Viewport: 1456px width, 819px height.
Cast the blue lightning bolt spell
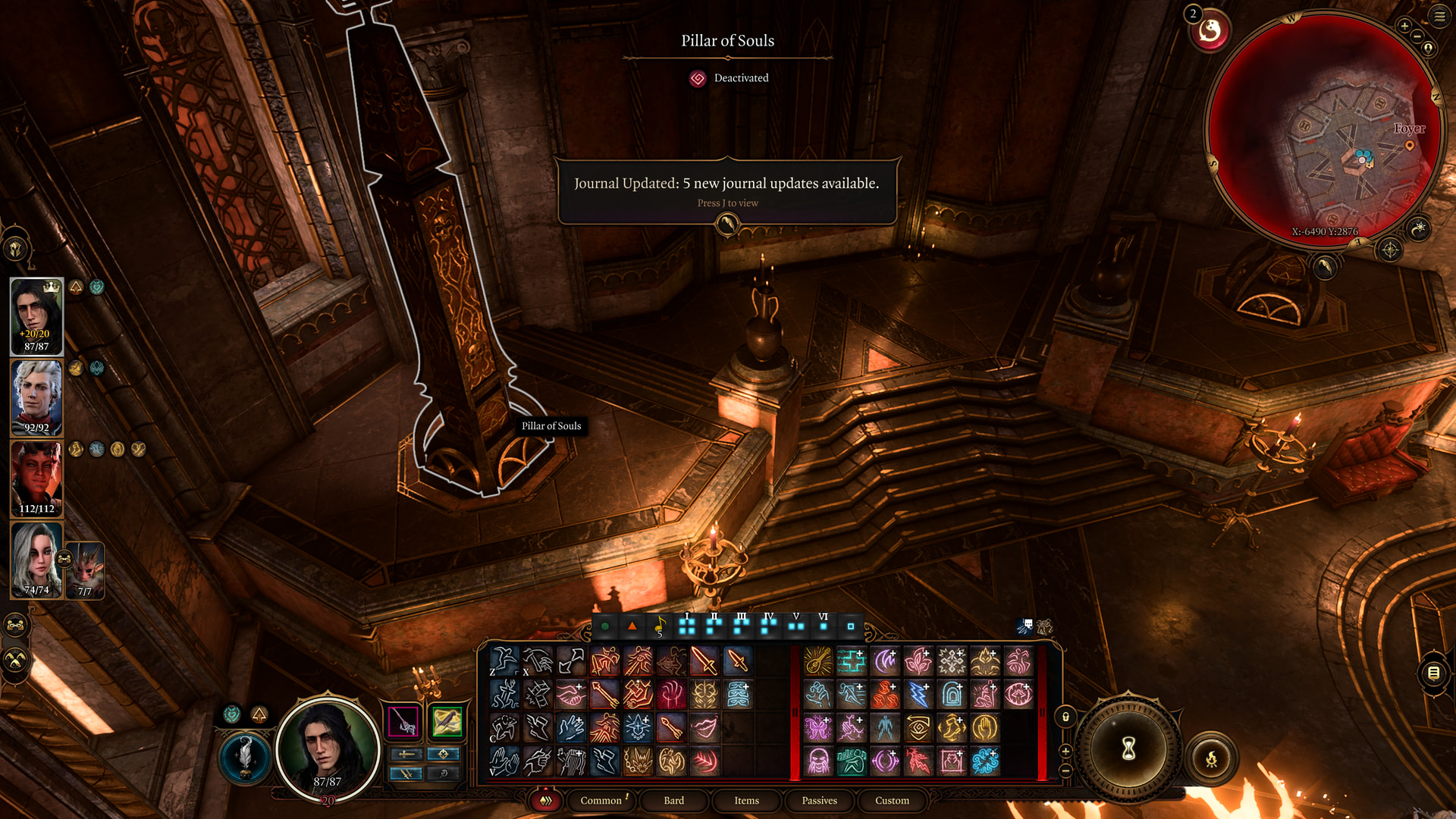point(918,694)
